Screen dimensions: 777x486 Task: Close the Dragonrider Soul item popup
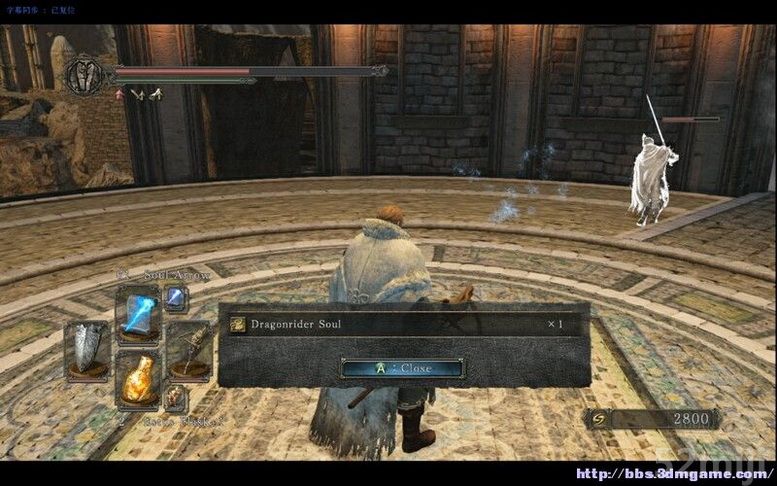coord(402,368)
